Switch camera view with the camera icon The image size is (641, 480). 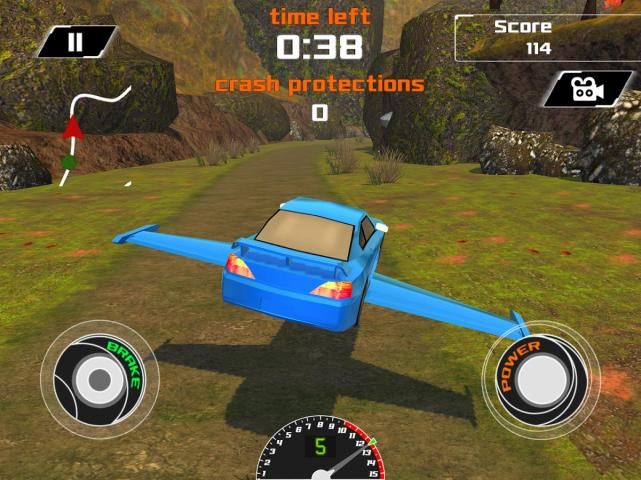tap(588, 90)
